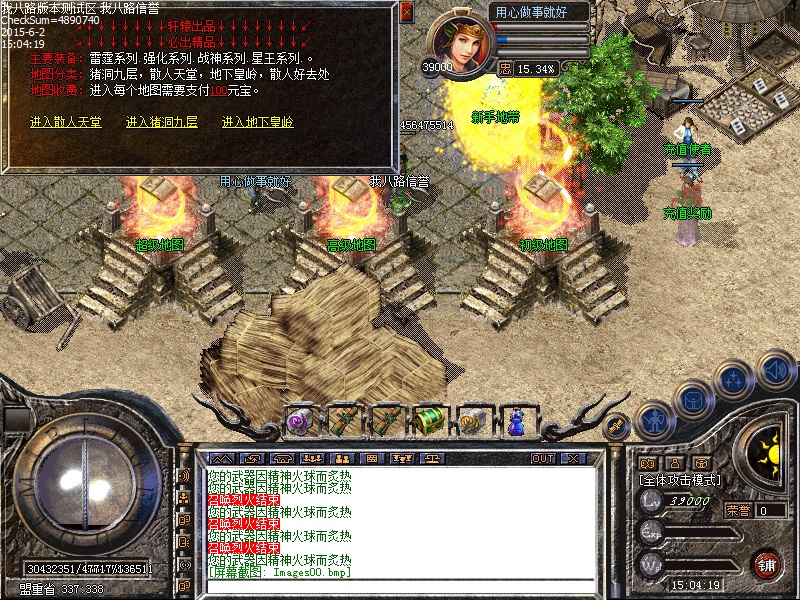Image resolution: width=800 pixels, height=600 pixels.
Task: Close the chat toolbar with X button
Action: (572, 458)
